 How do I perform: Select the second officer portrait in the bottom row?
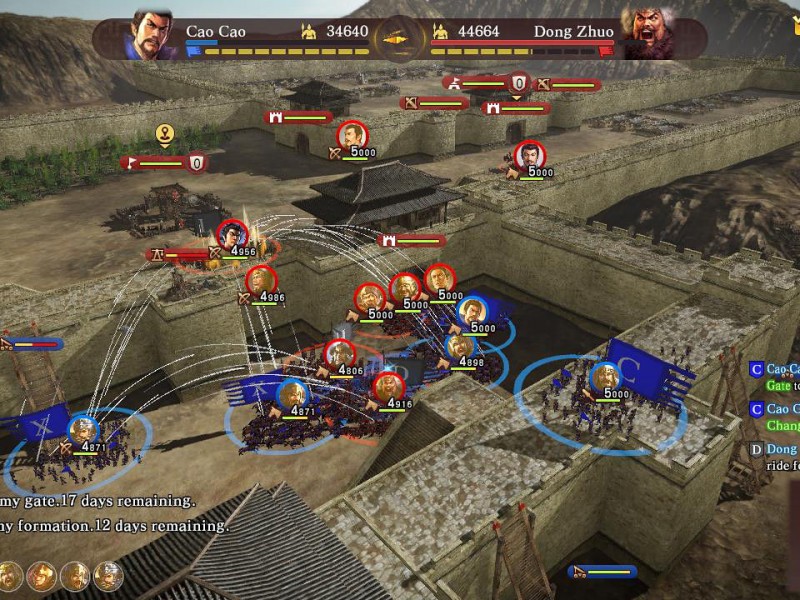pos(40,575)
